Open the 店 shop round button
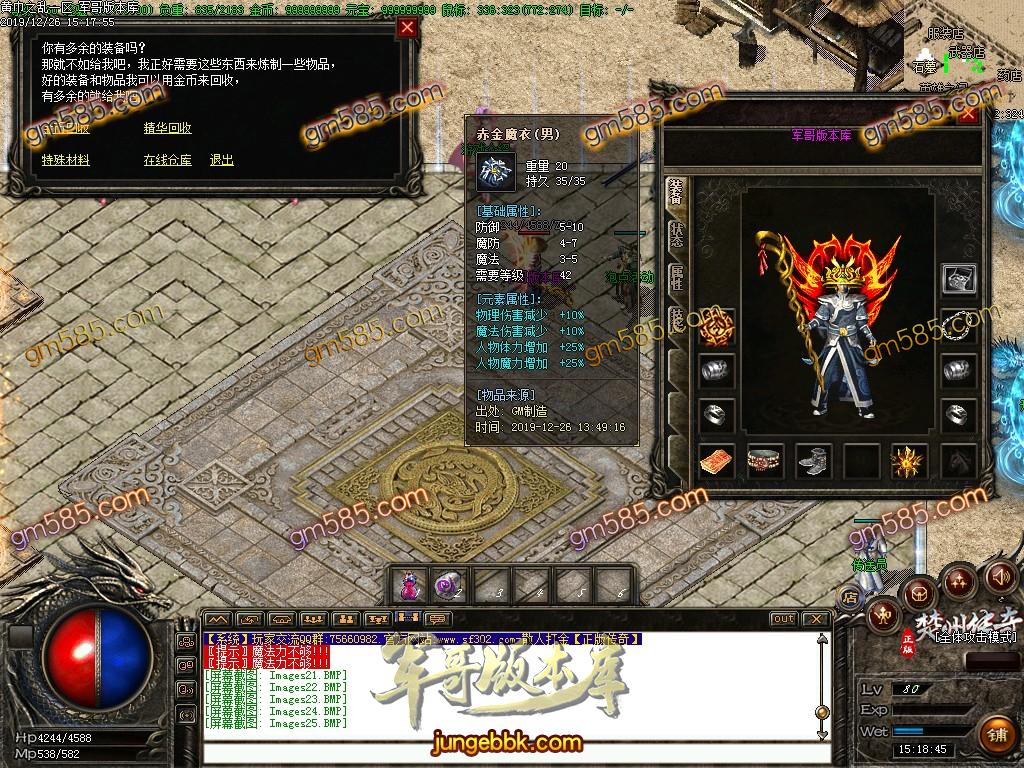Image resolution: width=1024 pixels, height=768 pixels. point(851,597)
